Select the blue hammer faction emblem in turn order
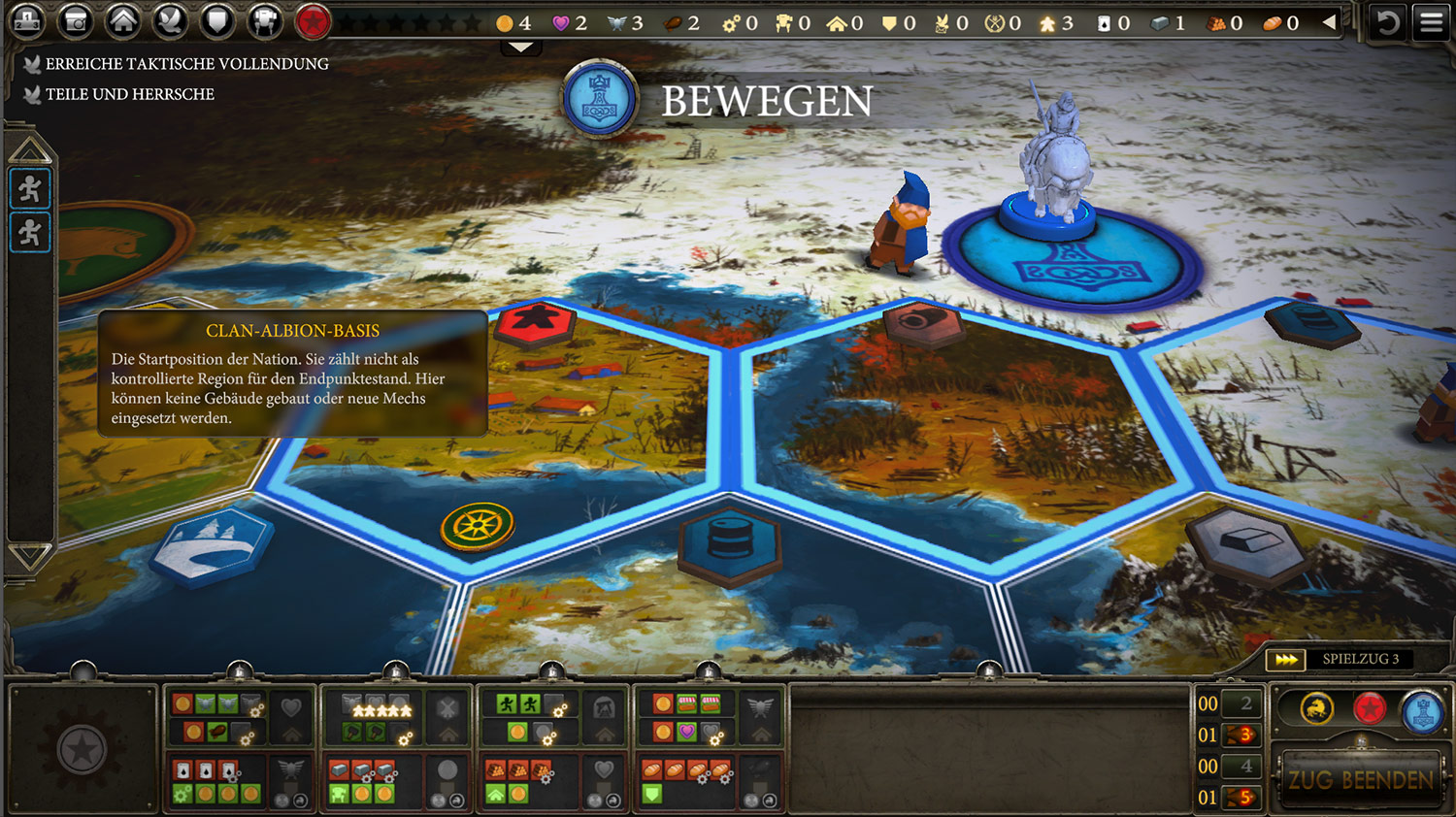 click(x=1422, y=711)
